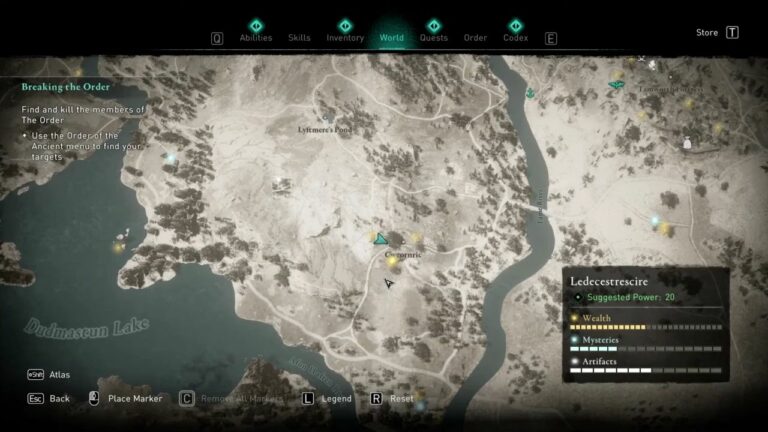
Task: Go to the Quests tab
Action: tap(434, 37)
